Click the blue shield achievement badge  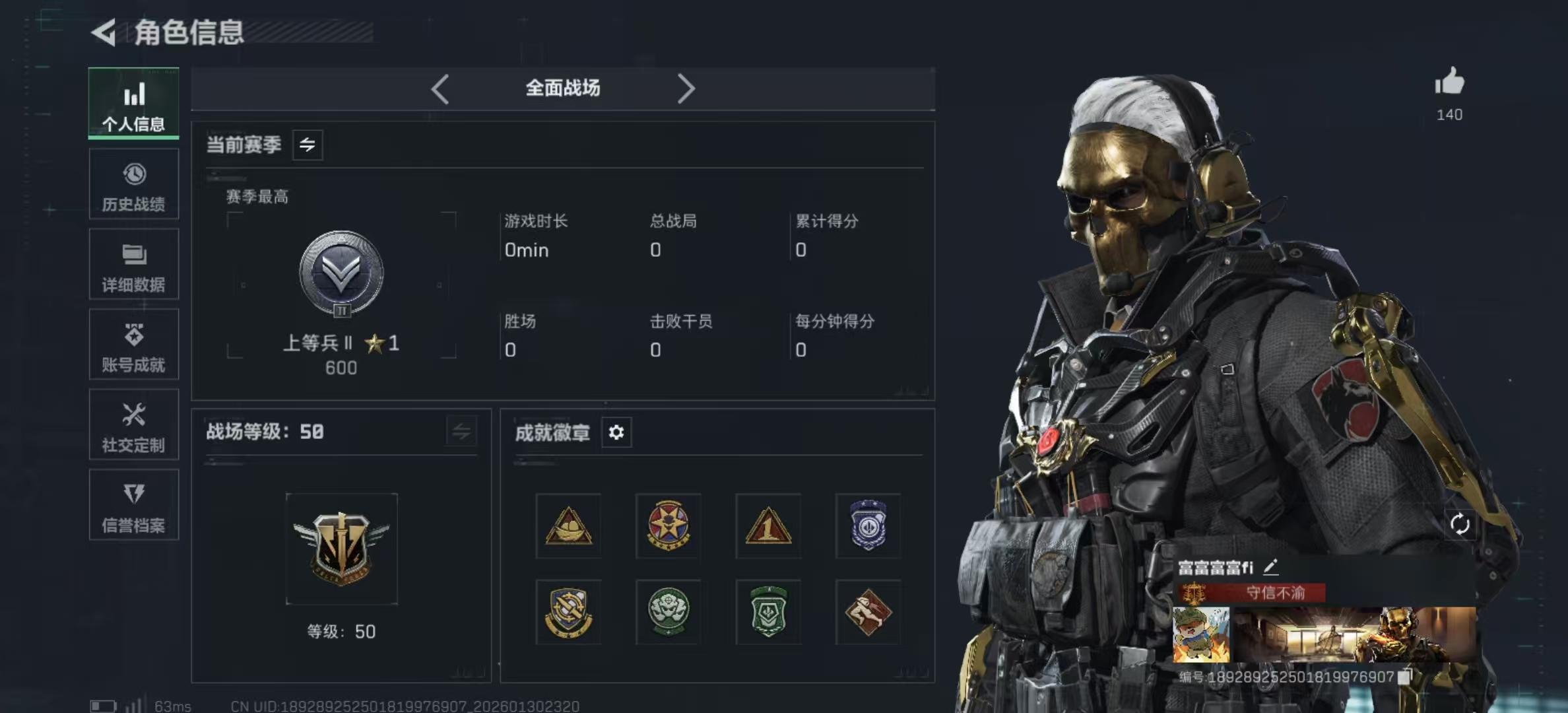[868, 525]
